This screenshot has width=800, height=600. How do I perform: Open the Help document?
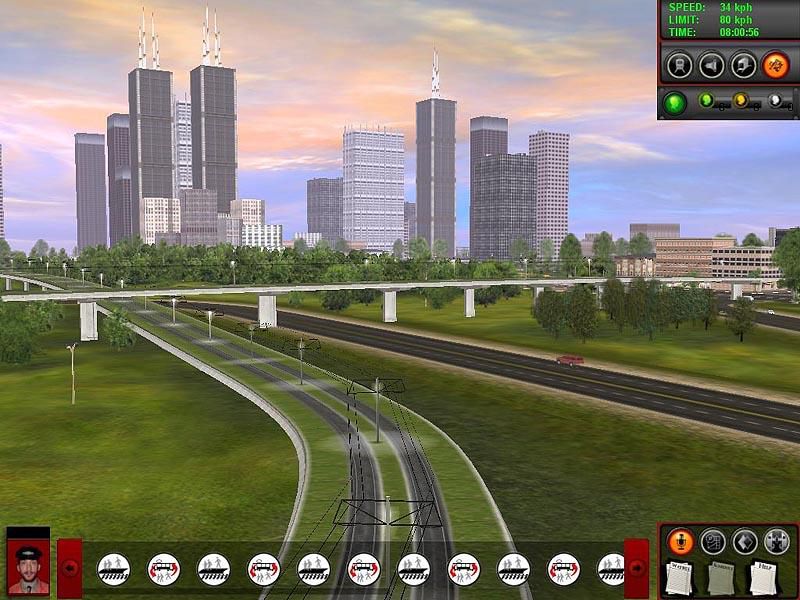point(764,578)
